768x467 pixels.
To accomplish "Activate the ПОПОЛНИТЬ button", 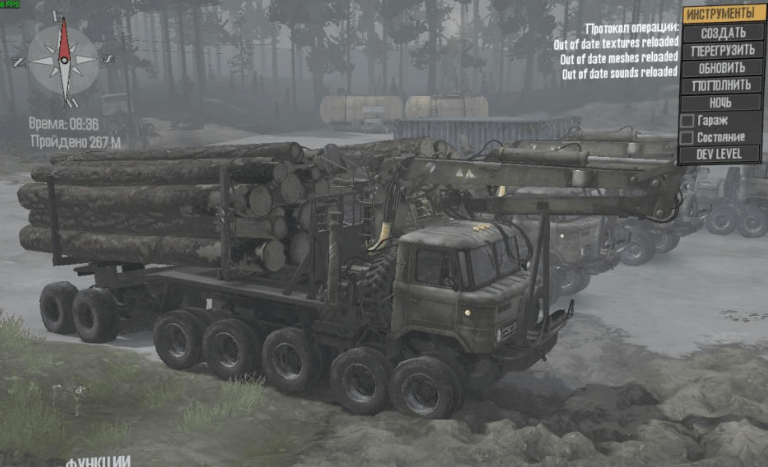I will coord(721,85).
